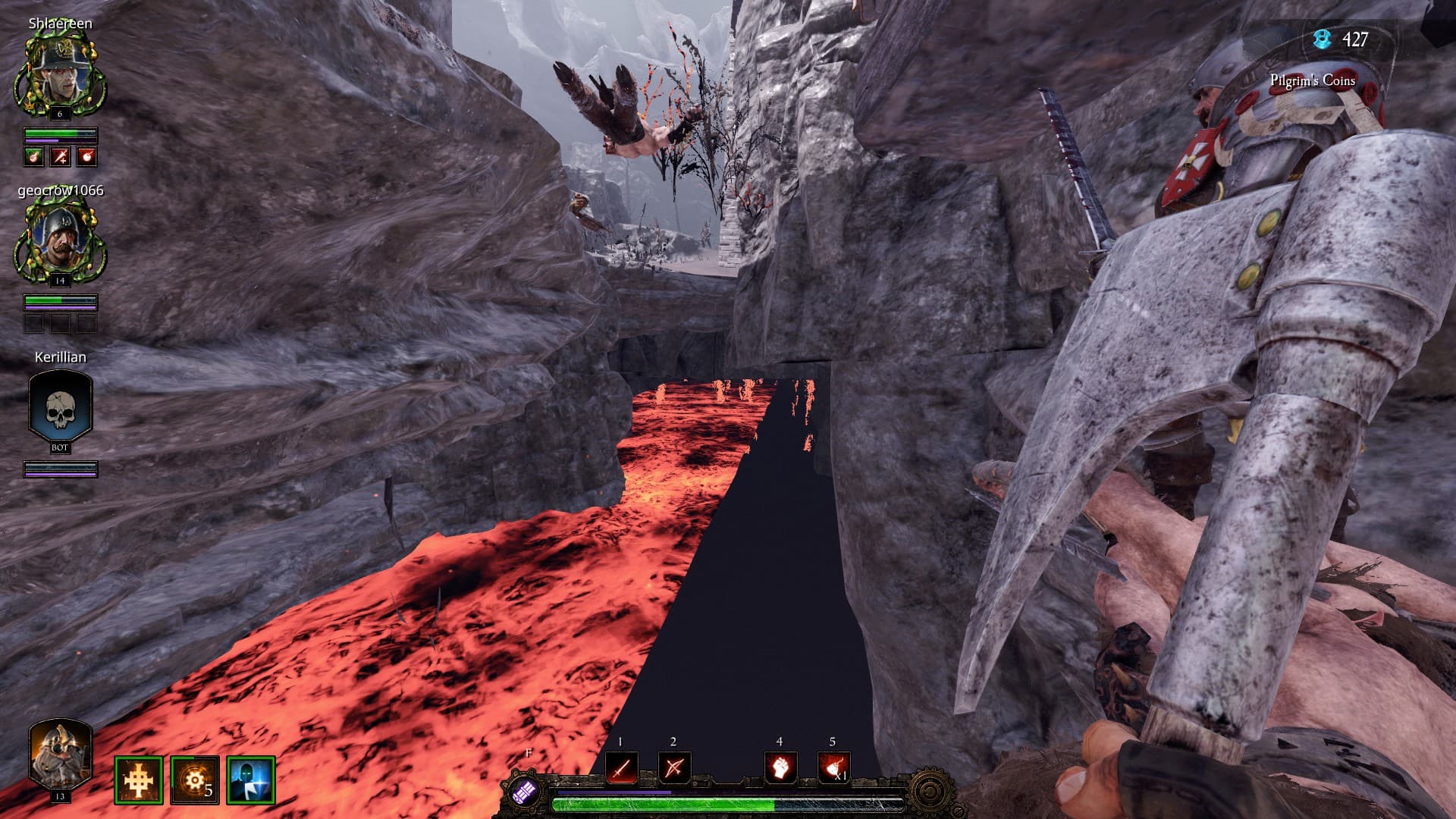Select the fist icon in slot 4

point(780,768)
